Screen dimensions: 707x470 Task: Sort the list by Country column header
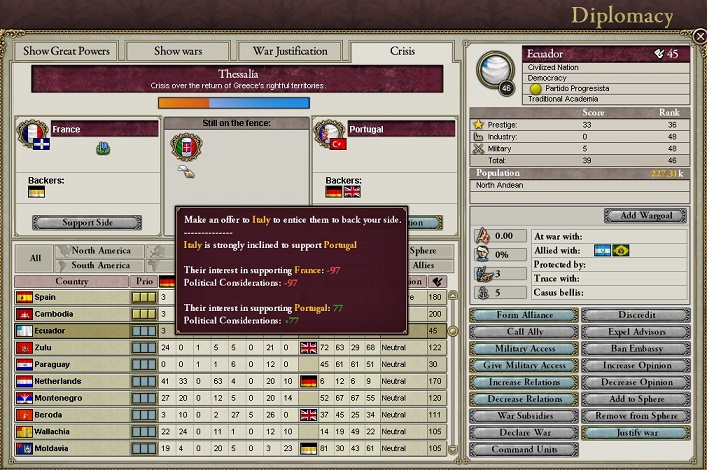[70, 282]
